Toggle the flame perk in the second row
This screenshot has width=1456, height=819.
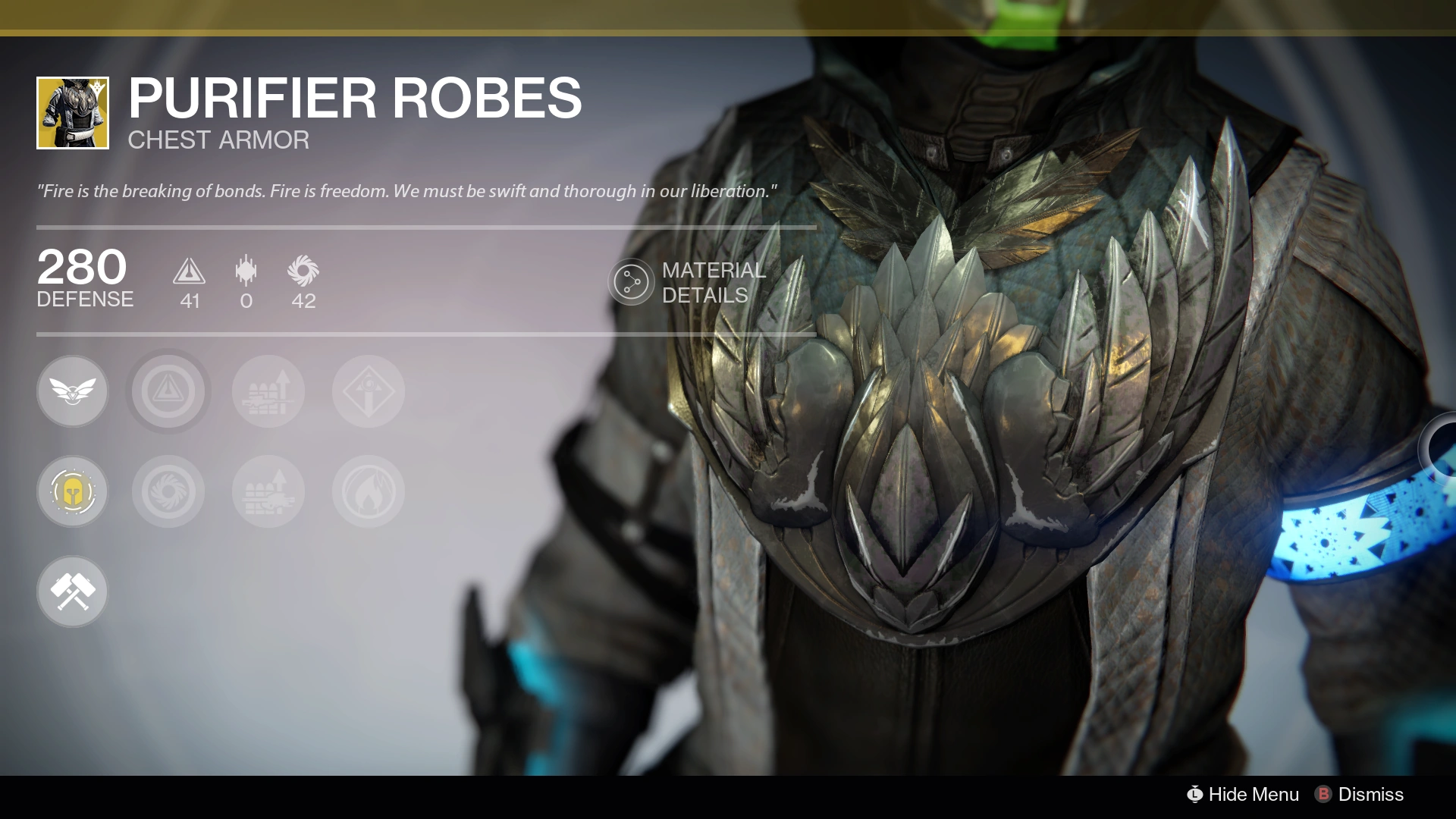click(x=368, y=491)
